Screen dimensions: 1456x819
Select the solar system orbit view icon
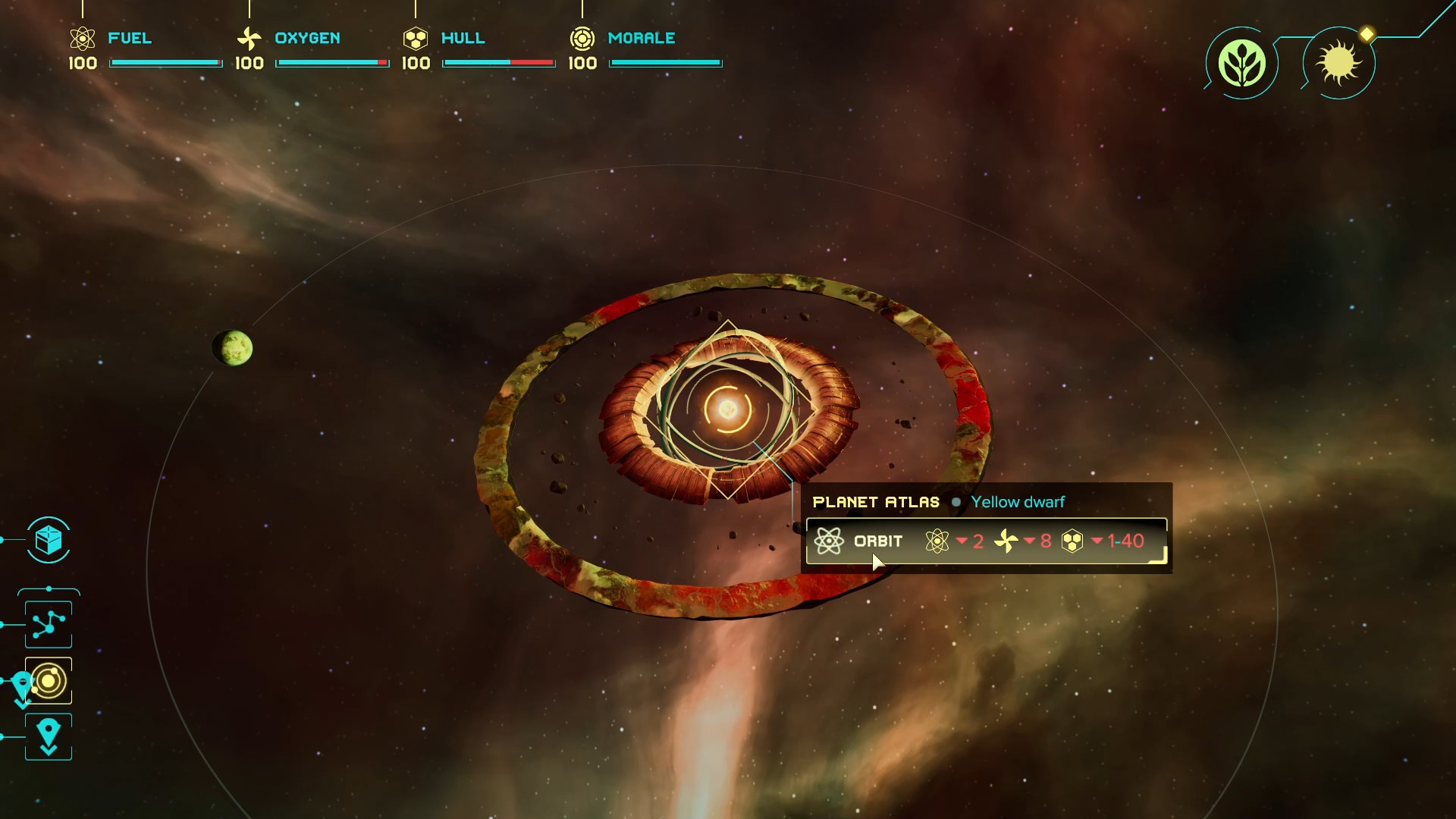(x=49, y=681)
